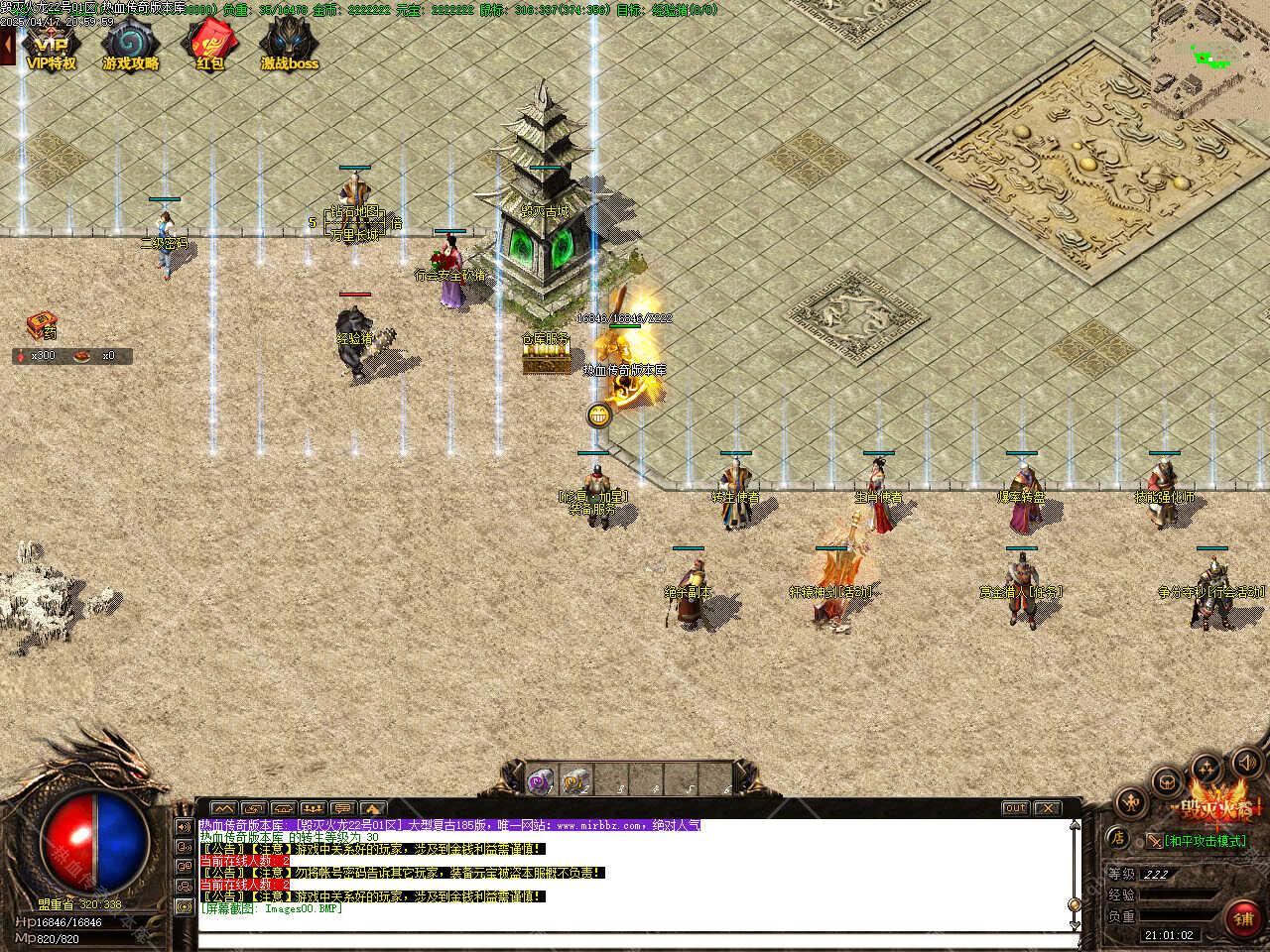Open the character status round button
The width and height of the screenshot is (1270, 952).
(x=1130, y=801)
